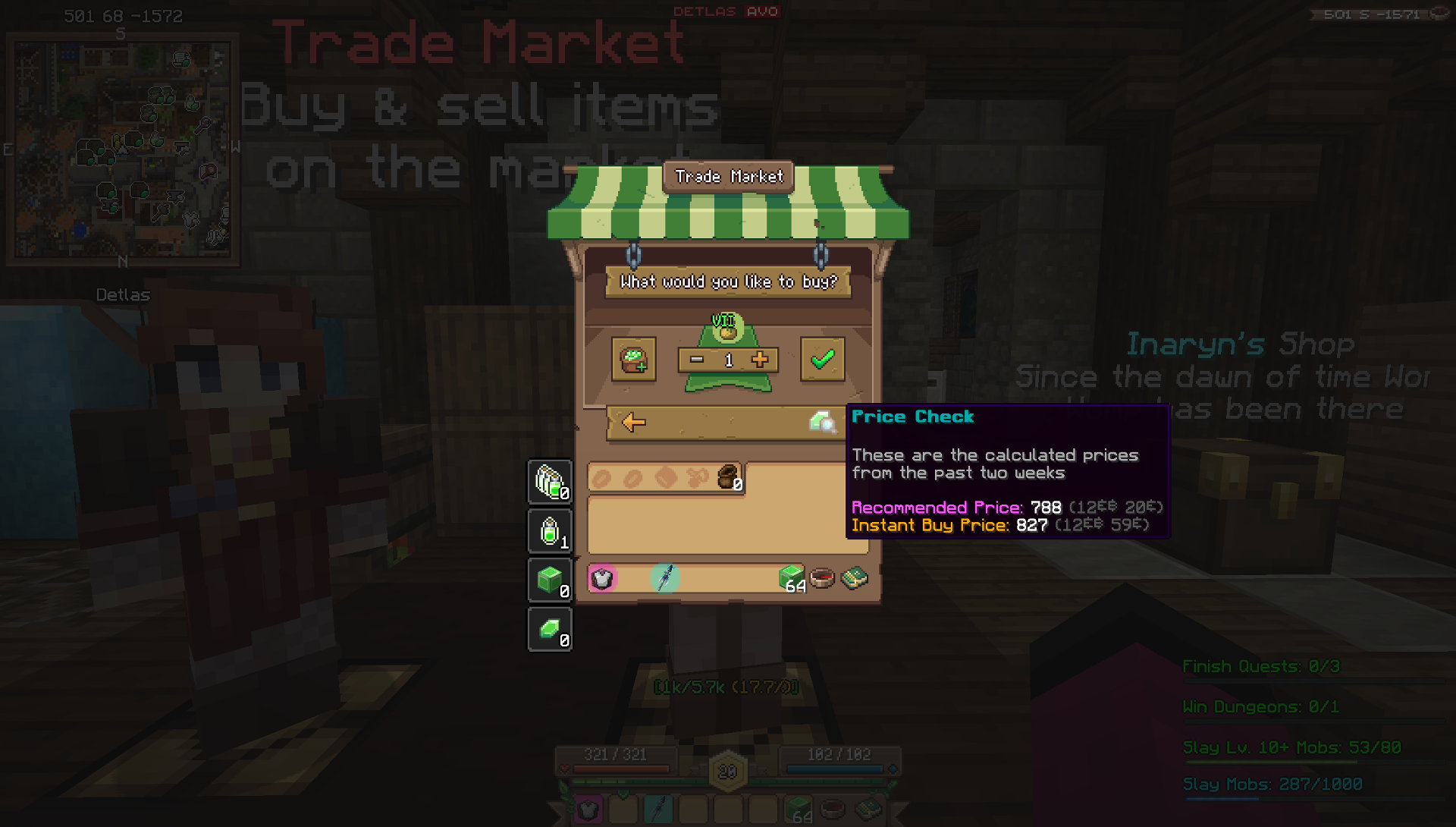Go back using the orange arrow
Viewport: 1456px width, 827px height.
coord(633,423)
